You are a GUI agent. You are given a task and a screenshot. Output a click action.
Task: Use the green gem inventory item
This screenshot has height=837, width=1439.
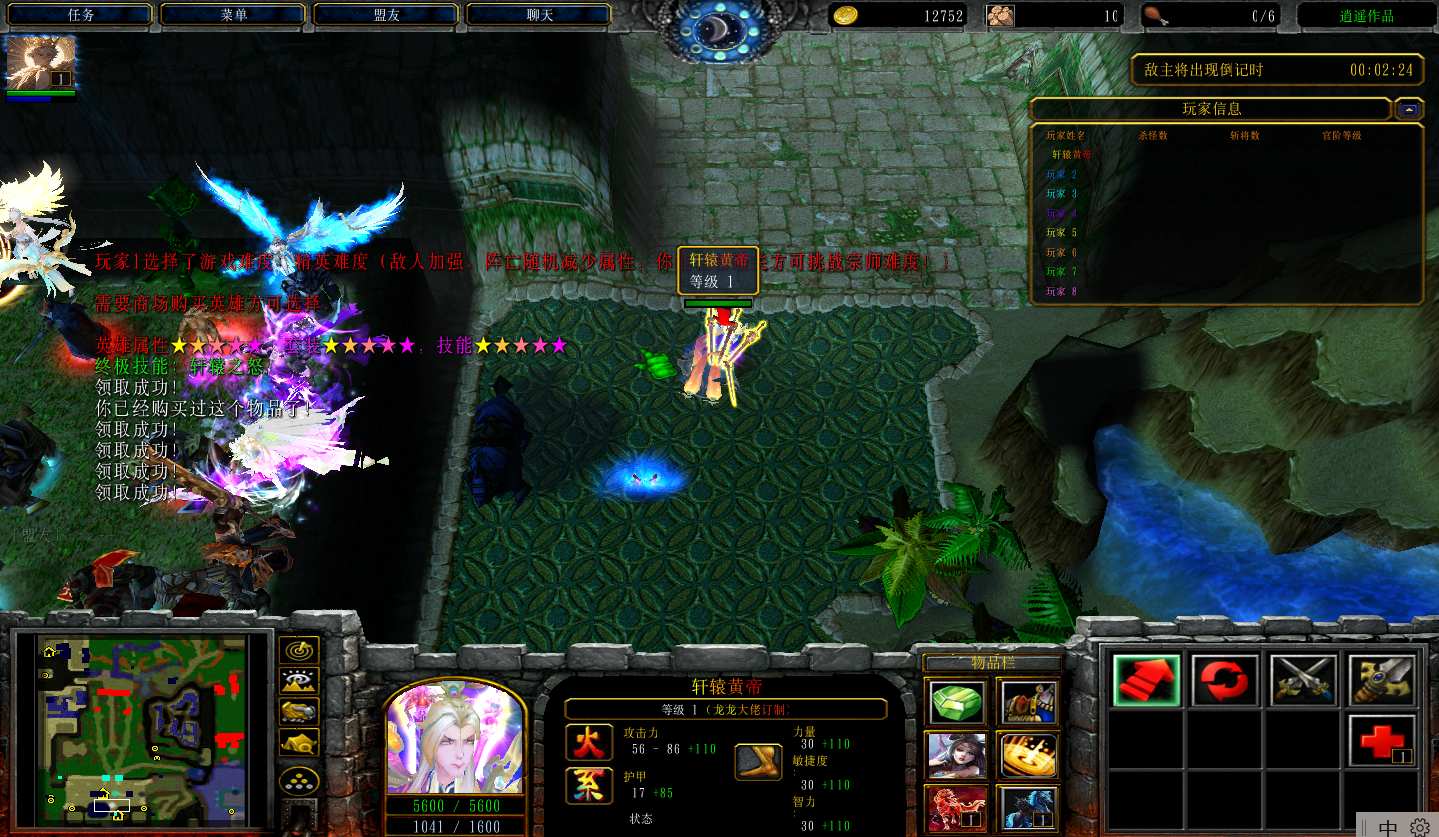pos(956,702)
